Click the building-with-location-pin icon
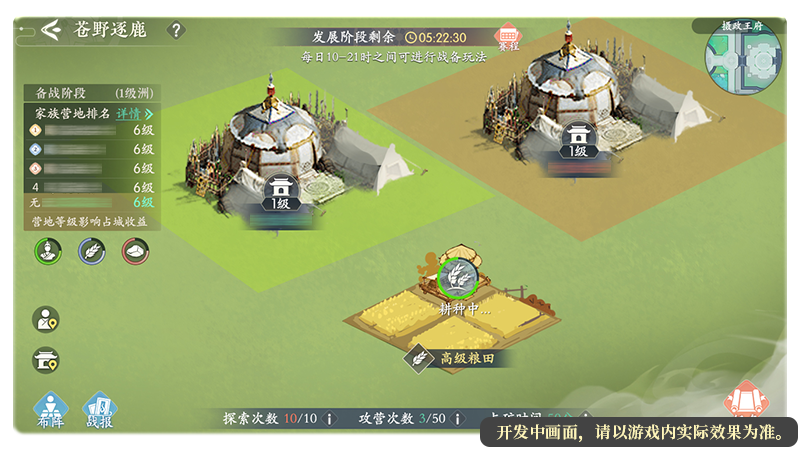The width and height of the screenshot is (800, 450). click(x=46, y=359)
